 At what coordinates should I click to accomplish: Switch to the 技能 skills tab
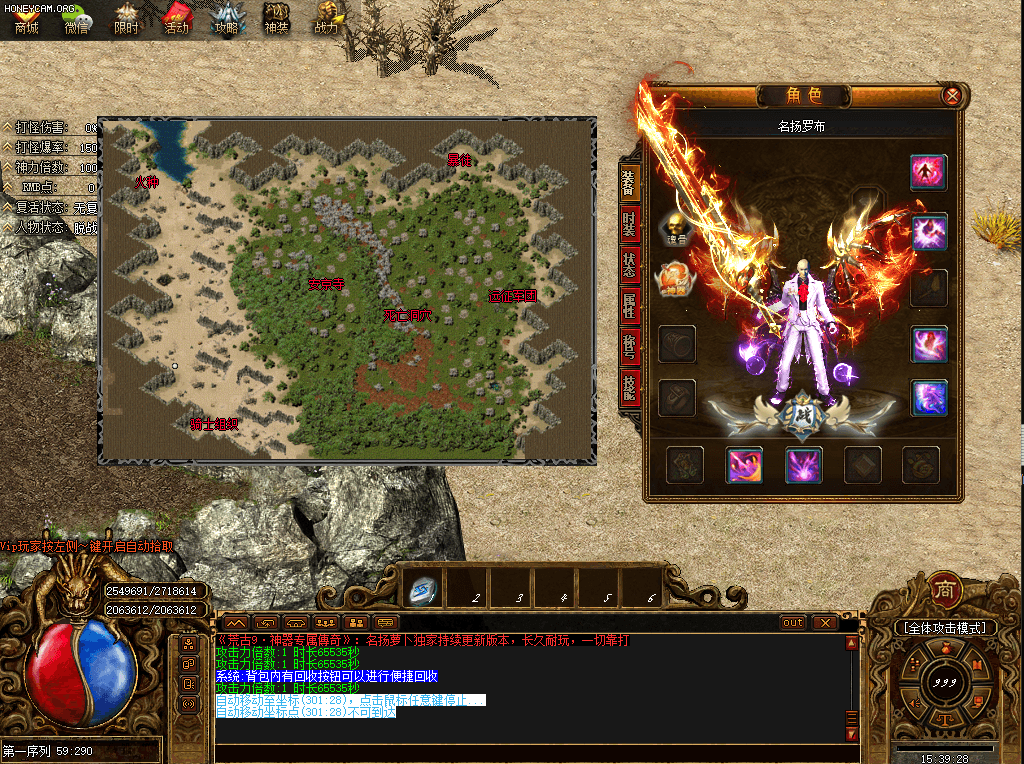tap(629, 385)
